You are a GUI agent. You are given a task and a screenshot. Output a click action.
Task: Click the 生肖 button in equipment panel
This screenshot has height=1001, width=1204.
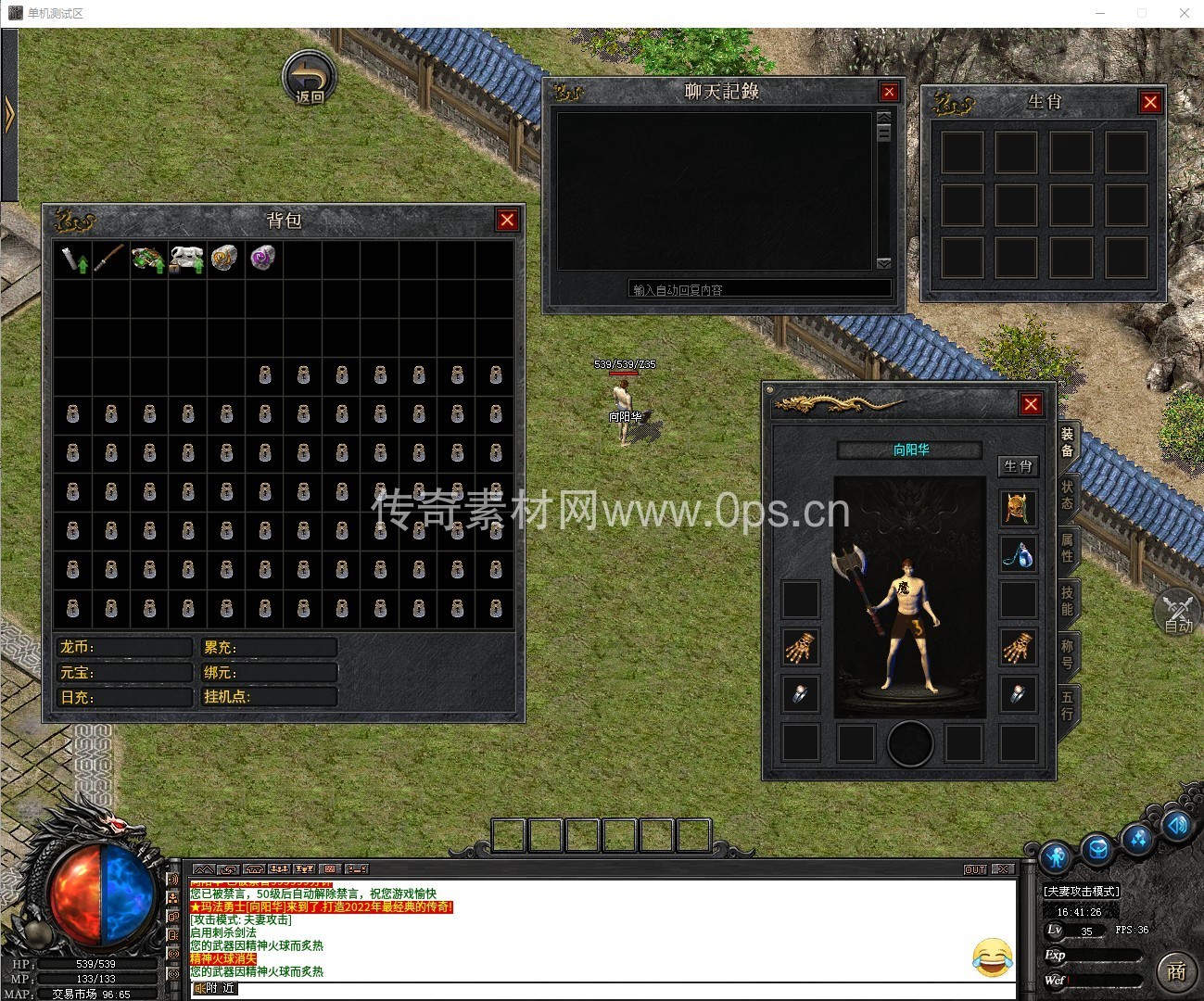coord(1018,466)
